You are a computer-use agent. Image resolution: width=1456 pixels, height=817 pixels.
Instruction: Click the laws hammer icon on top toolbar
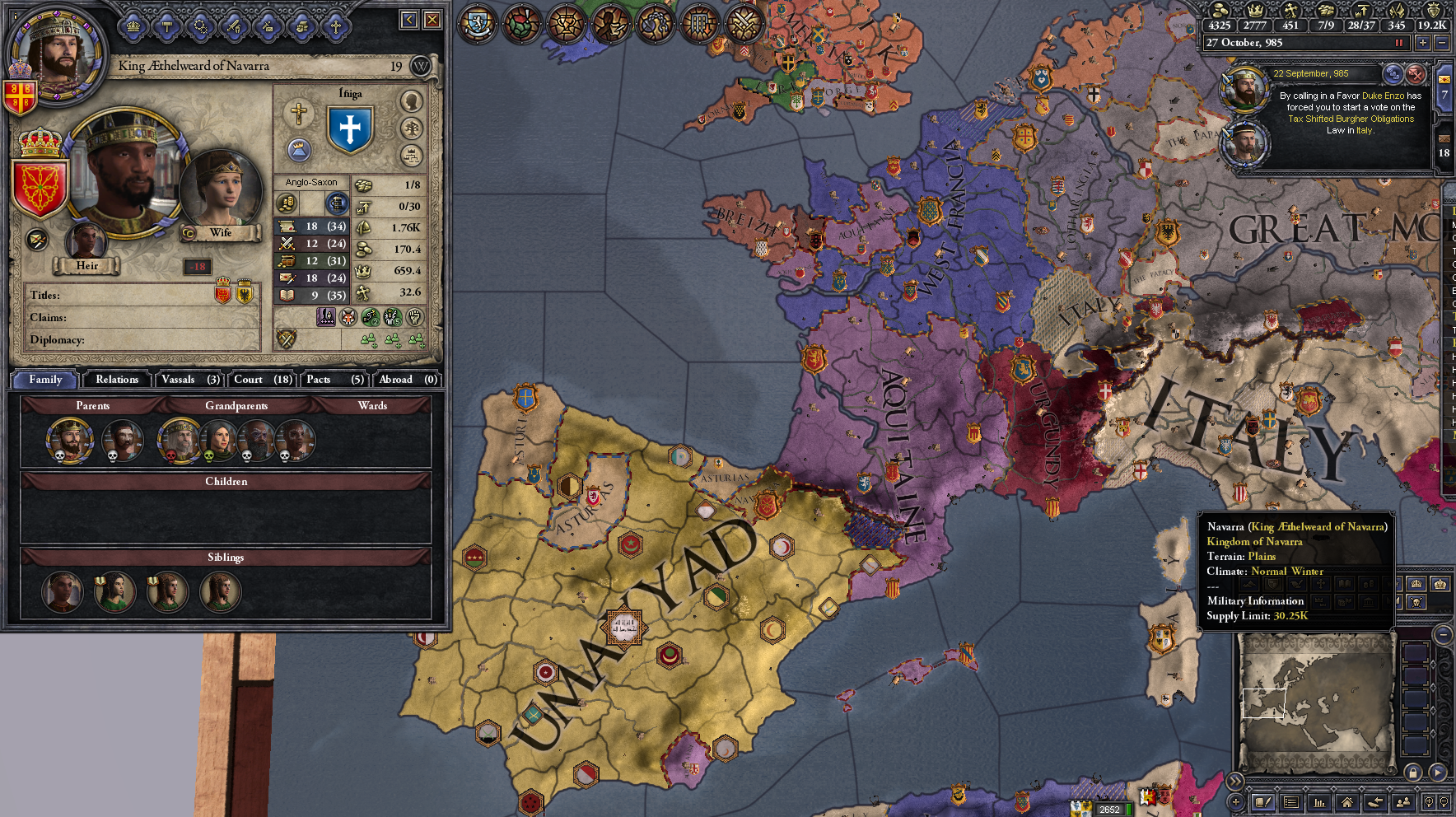click(169, 27)
